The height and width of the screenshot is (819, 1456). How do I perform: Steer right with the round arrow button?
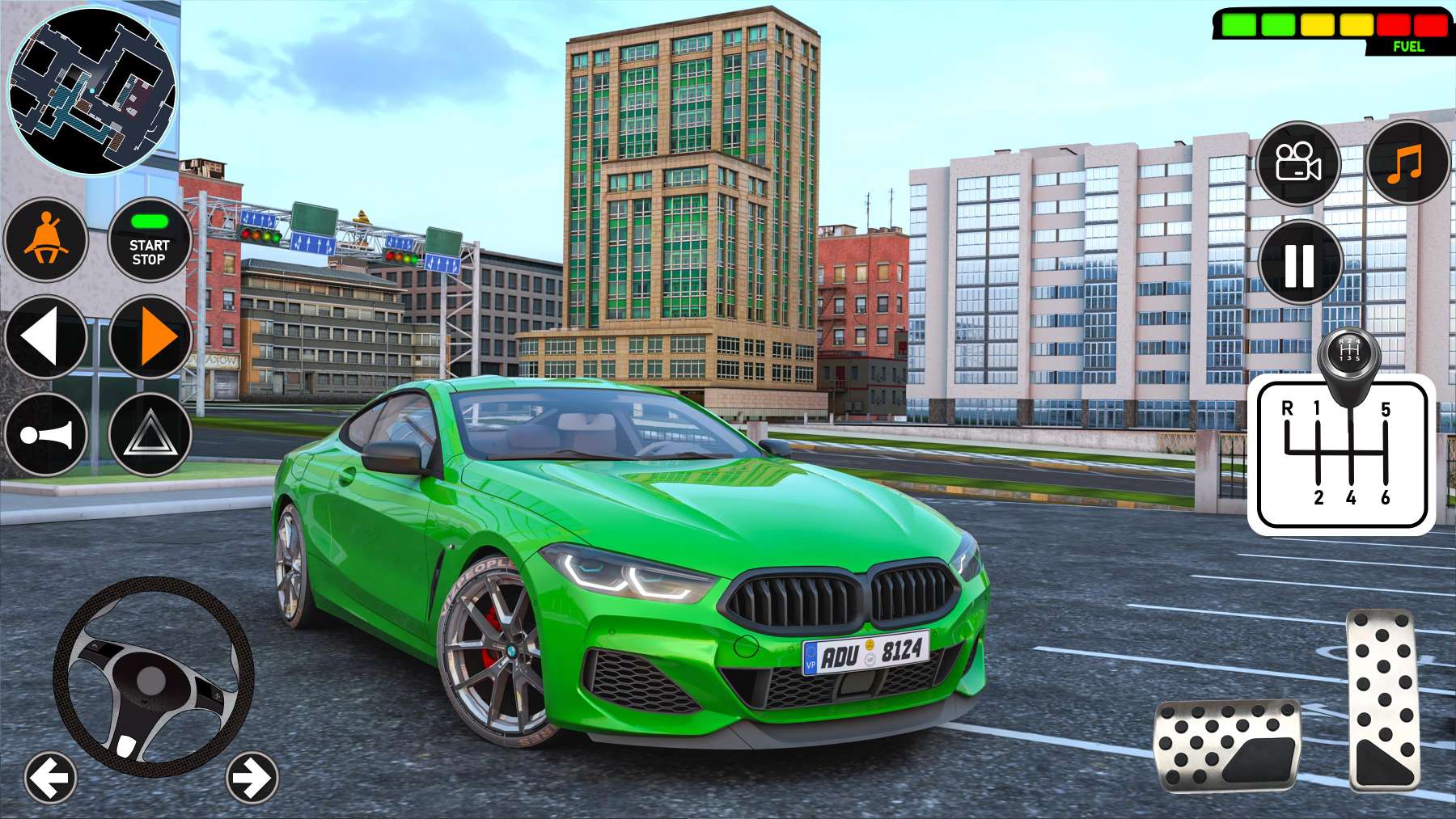[252, 779]
